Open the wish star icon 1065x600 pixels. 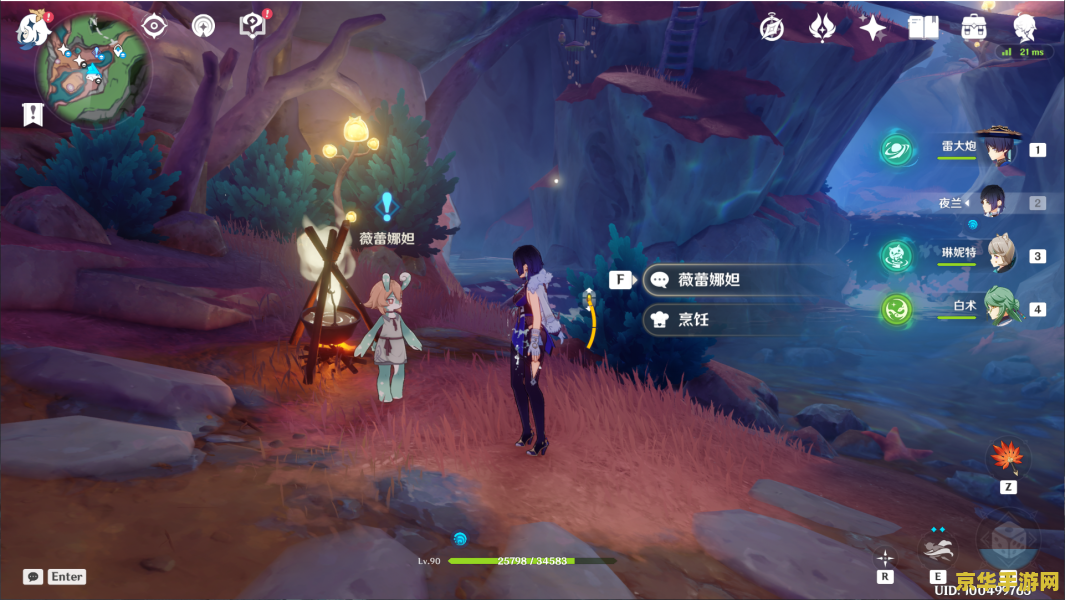click(x=872, y=28)
